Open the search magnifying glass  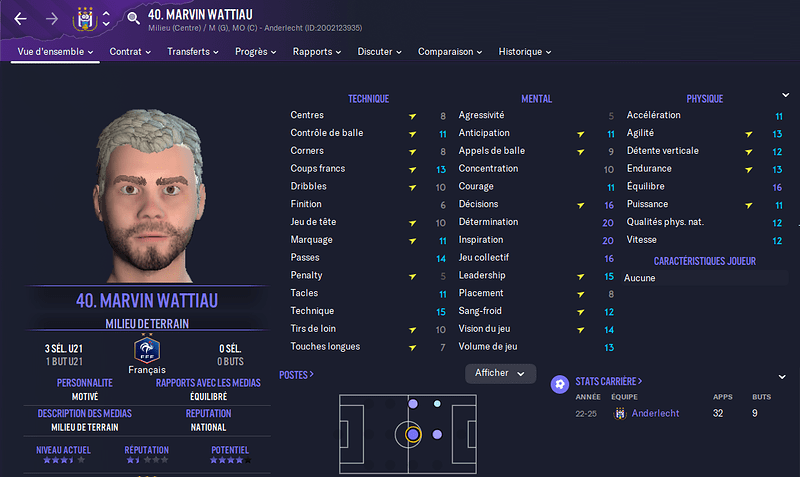(133, 19)
